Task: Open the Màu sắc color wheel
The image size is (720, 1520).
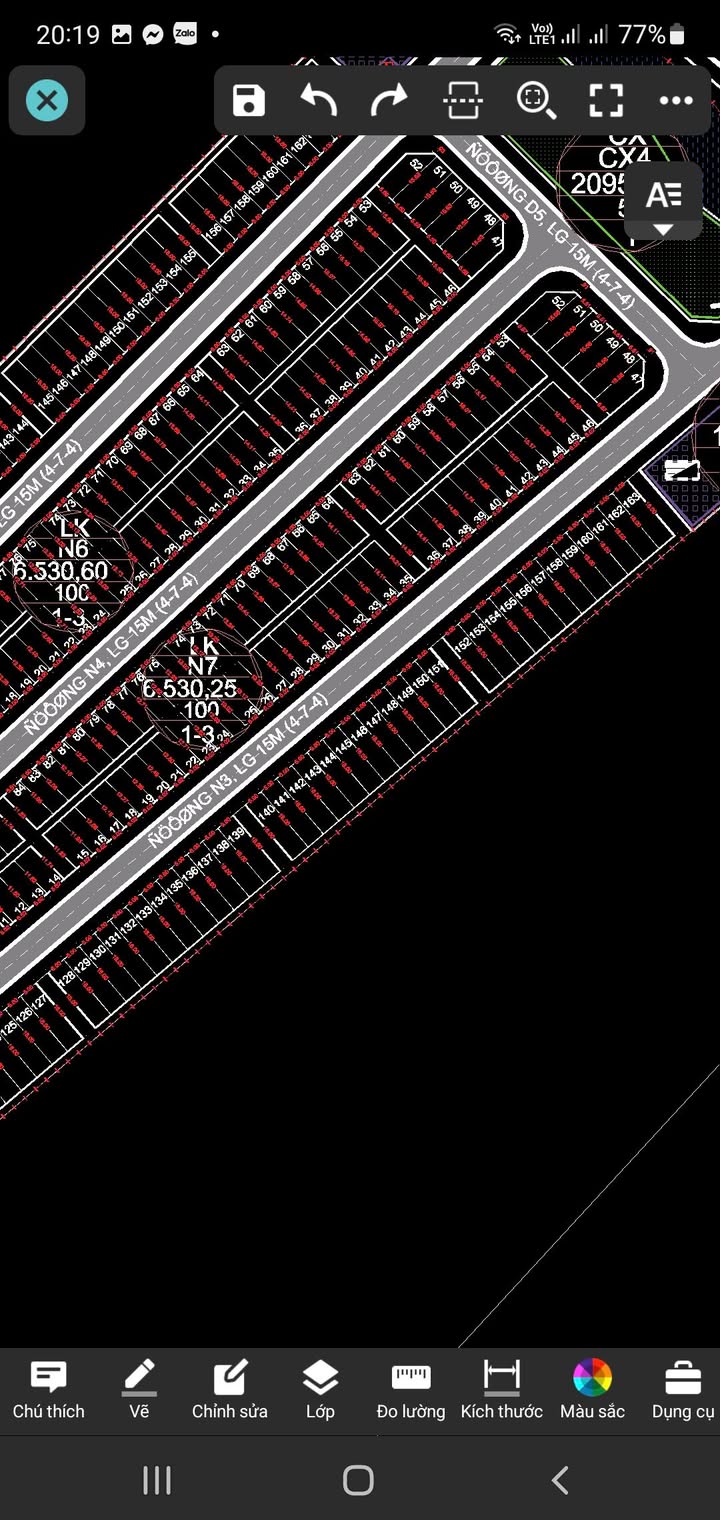Action: click(592, 1390)
